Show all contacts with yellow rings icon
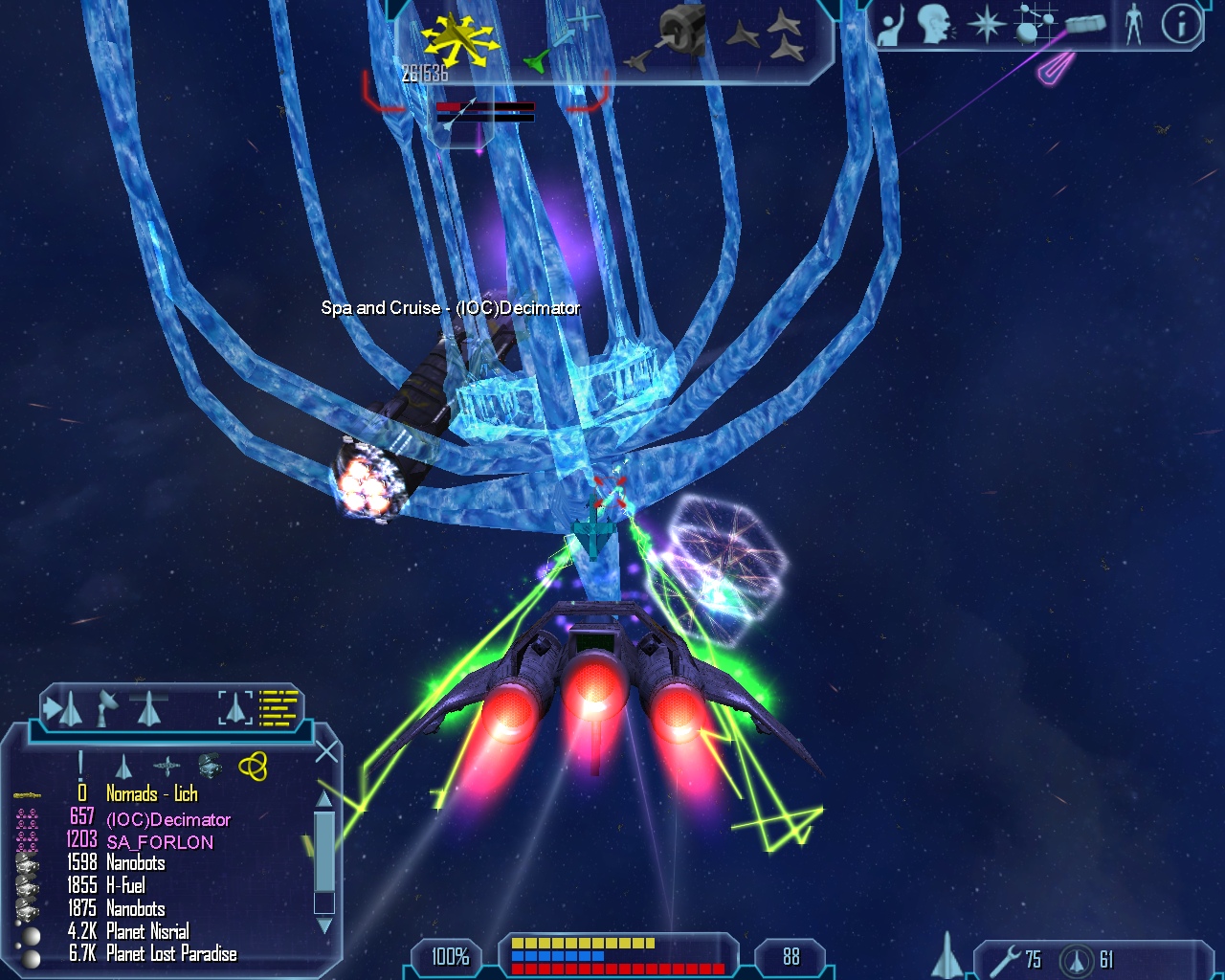This screenshot has height=980, width=1225. pyautogui.click(x=253, y=766)
